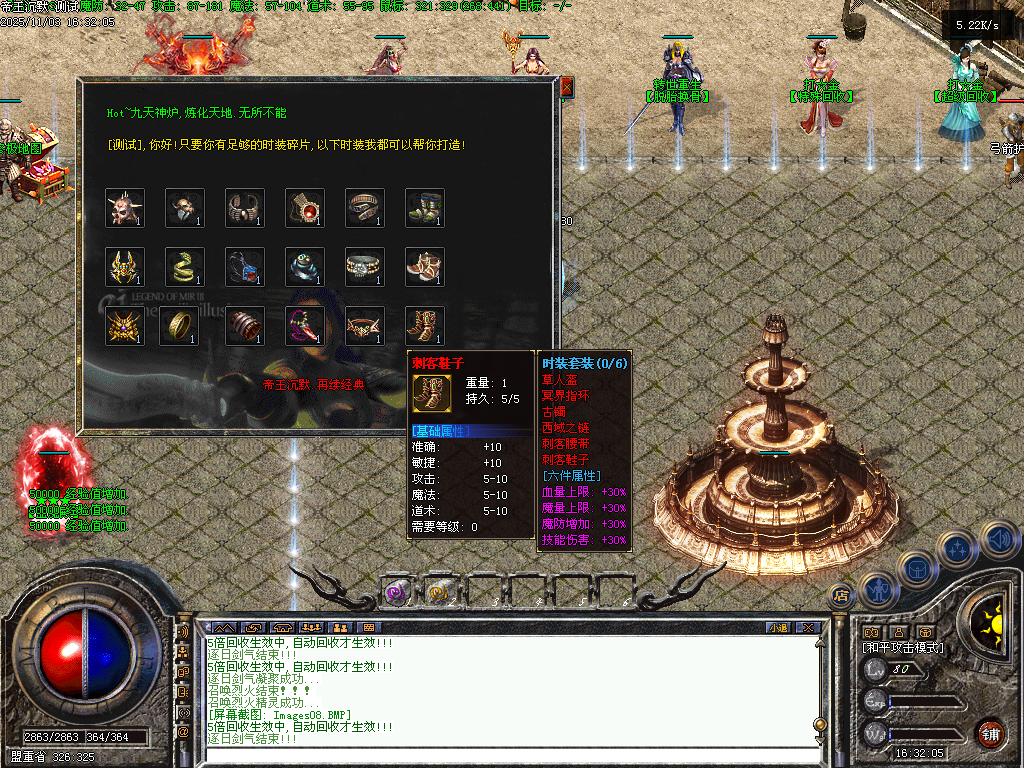Select the plain gold ring item

click(x=185, y=326)
